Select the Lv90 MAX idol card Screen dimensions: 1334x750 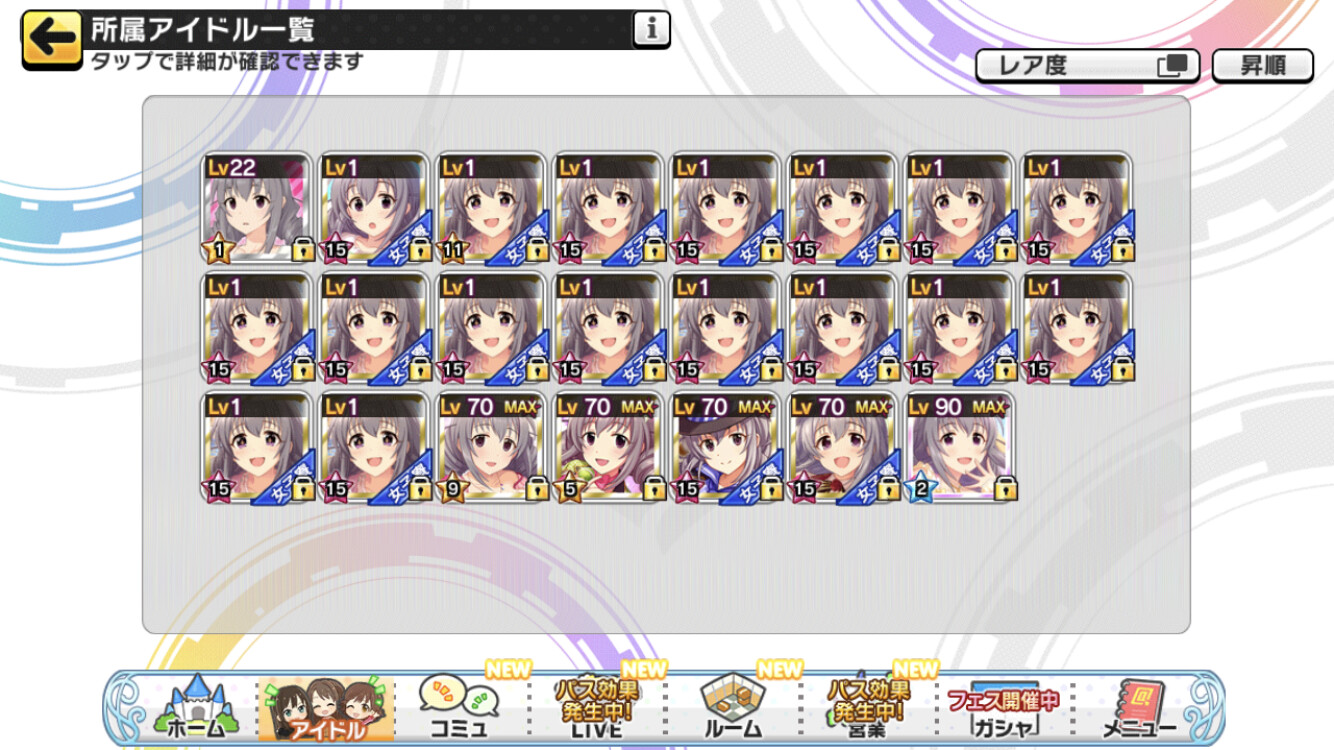click(x=960, y=447)
